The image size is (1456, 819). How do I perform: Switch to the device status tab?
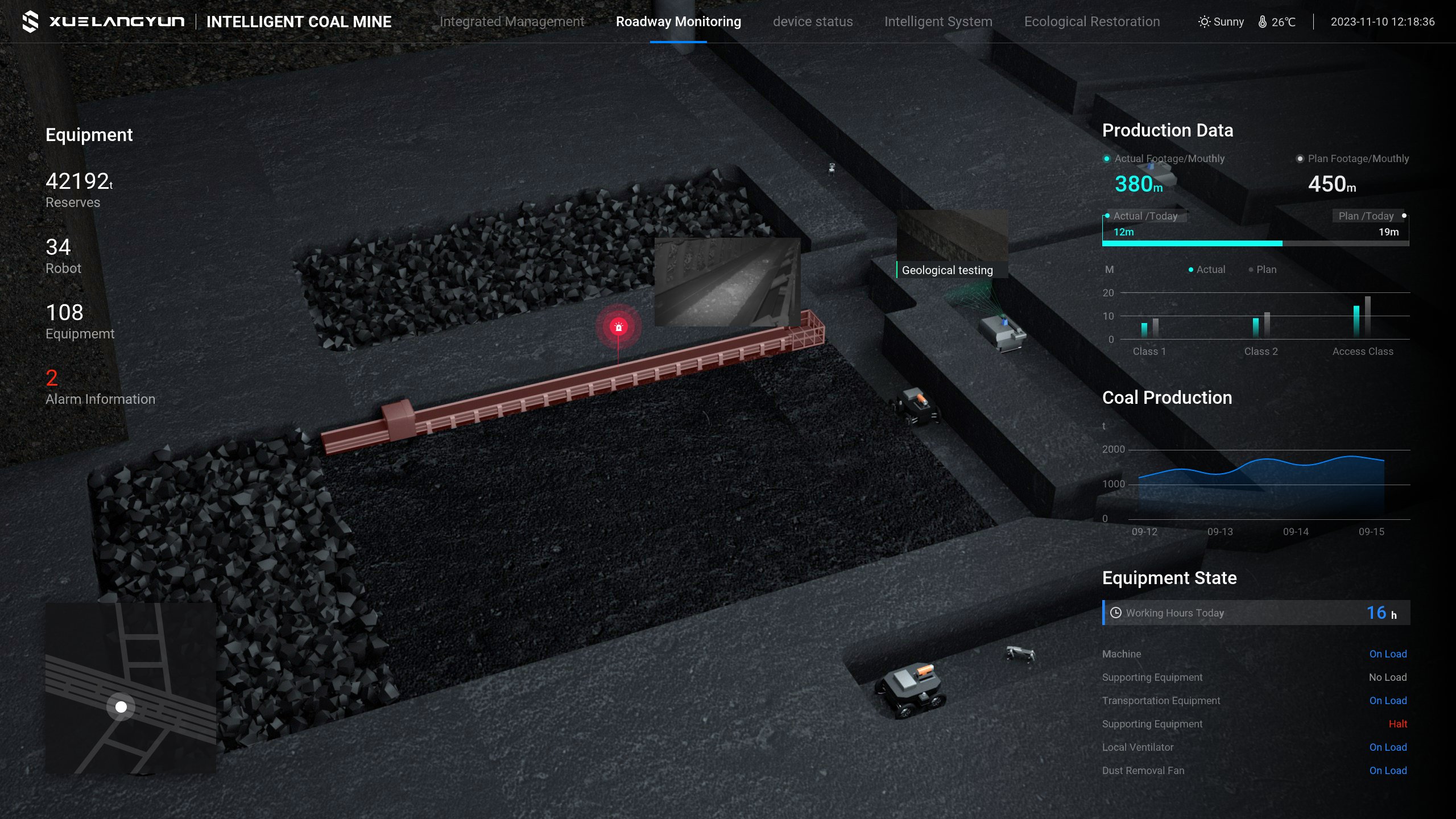[x=813, y=22]
